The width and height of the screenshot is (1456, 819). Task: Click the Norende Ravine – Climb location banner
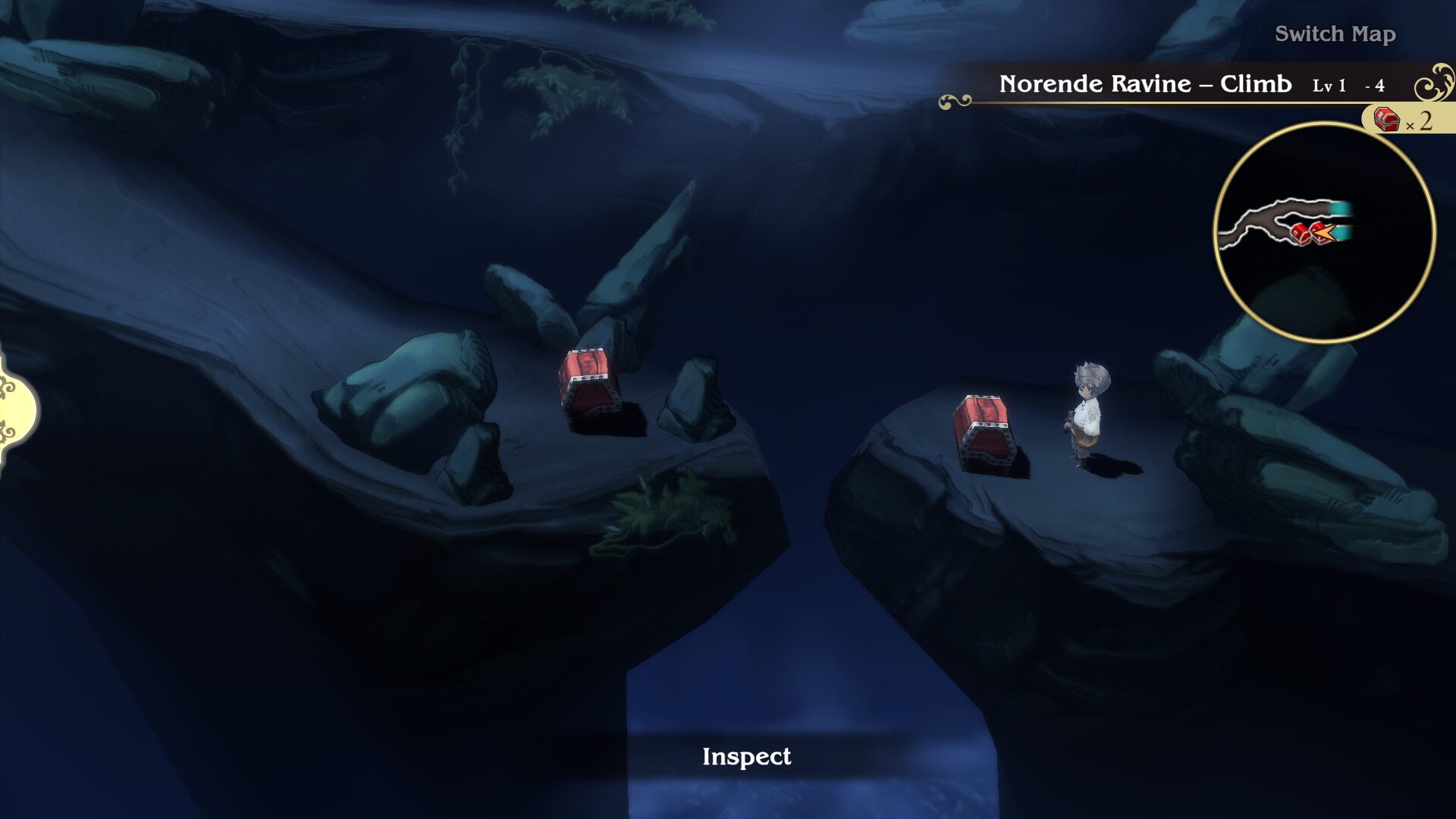pyautogui.click(x=1144, y=84)
